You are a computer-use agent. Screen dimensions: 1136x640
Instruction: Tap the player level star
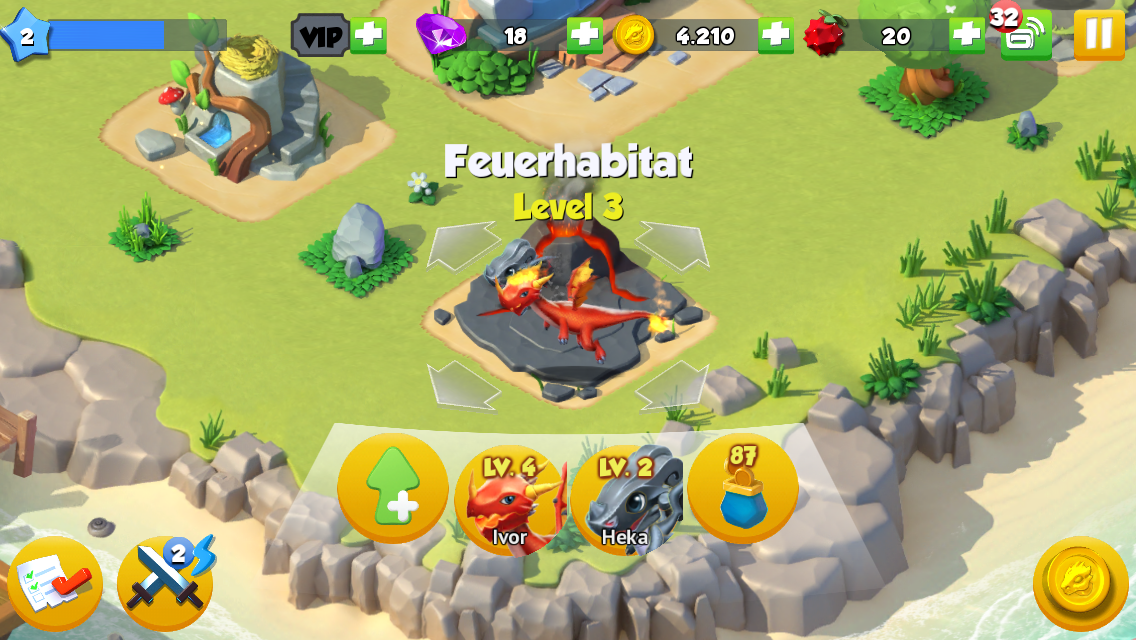pos(25,37)
